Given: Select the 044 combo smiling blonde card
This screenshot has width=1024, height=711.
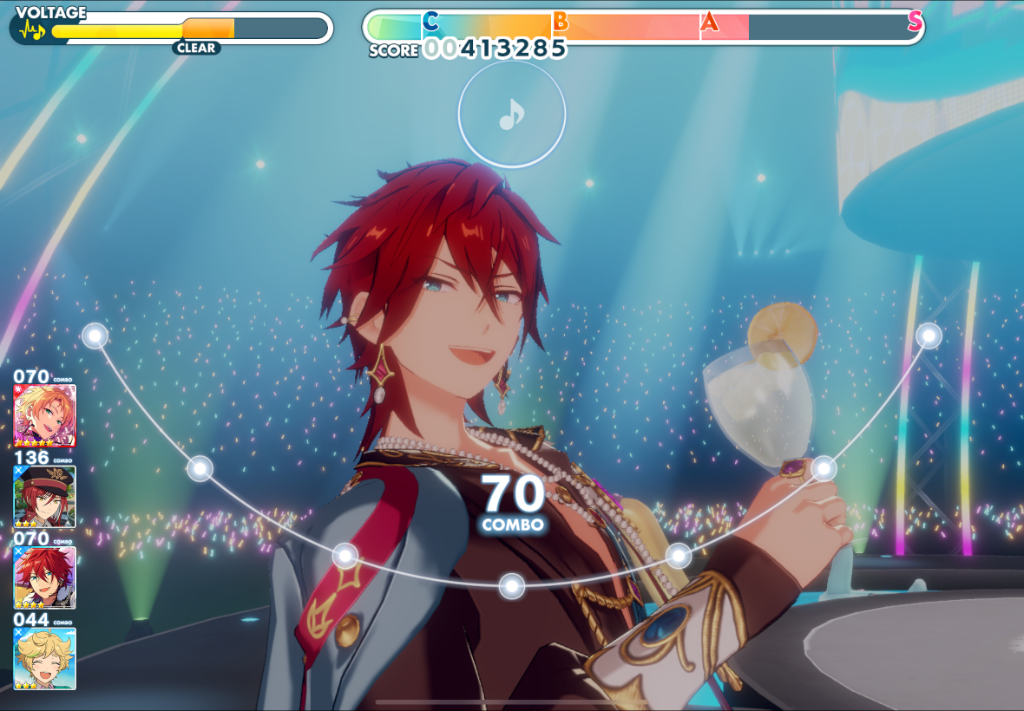Looking at the screenshot, I should [x=44, y=658].
